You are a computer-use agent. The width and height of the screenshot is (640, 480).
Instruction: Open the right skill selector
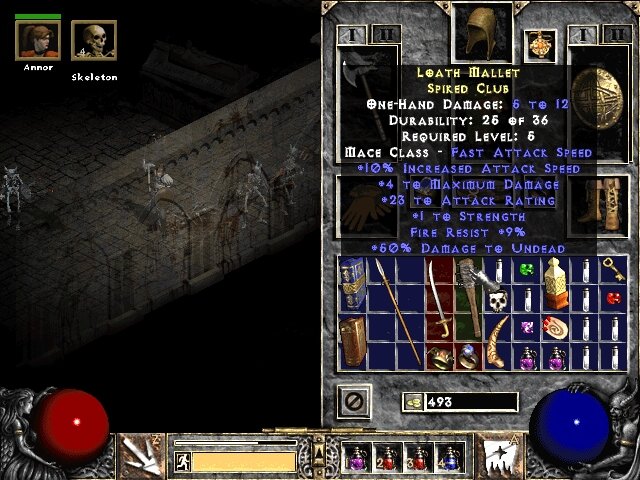coord(499,453)
